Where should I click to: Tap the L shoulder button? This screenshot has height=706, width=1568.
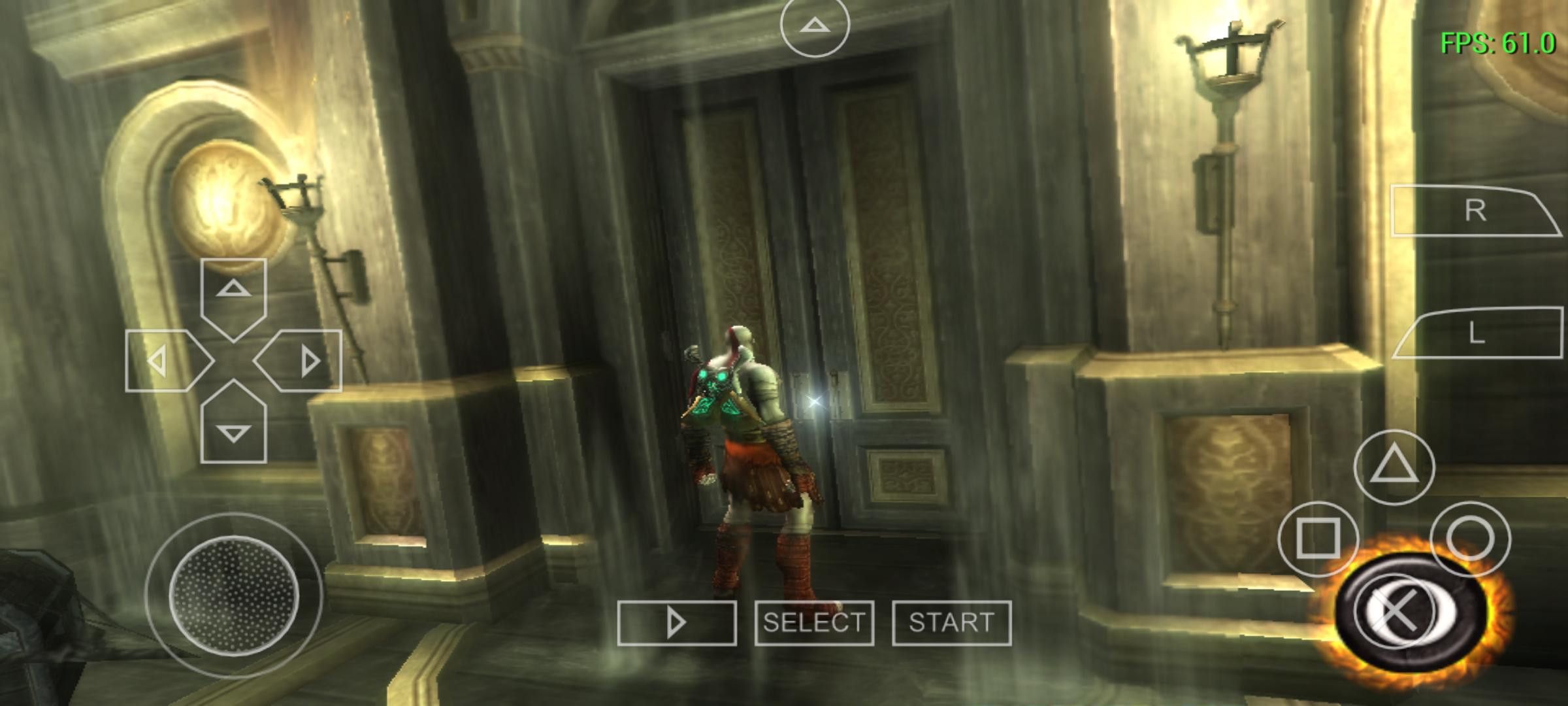click(1475, 334)
